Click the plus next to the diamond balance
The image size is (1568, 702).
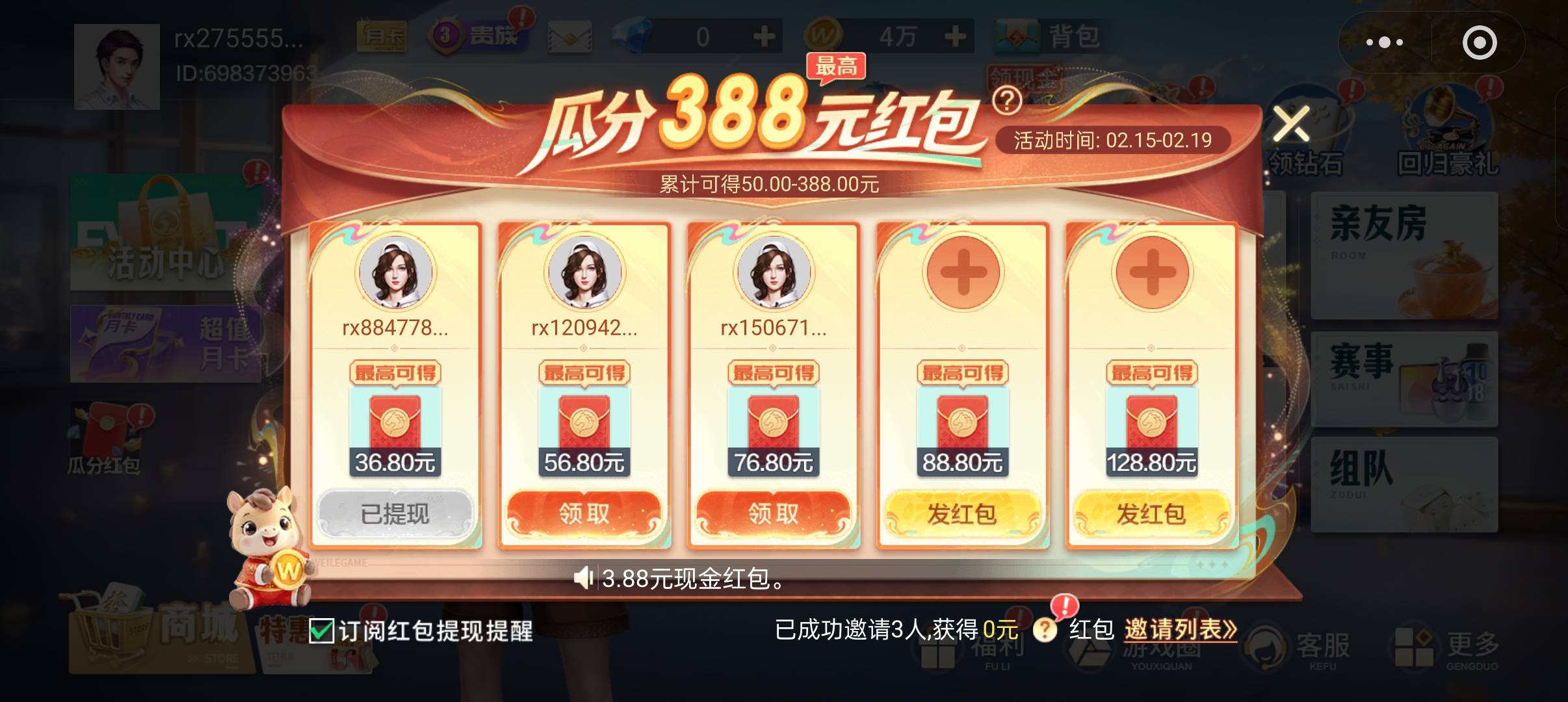[766, 37]
